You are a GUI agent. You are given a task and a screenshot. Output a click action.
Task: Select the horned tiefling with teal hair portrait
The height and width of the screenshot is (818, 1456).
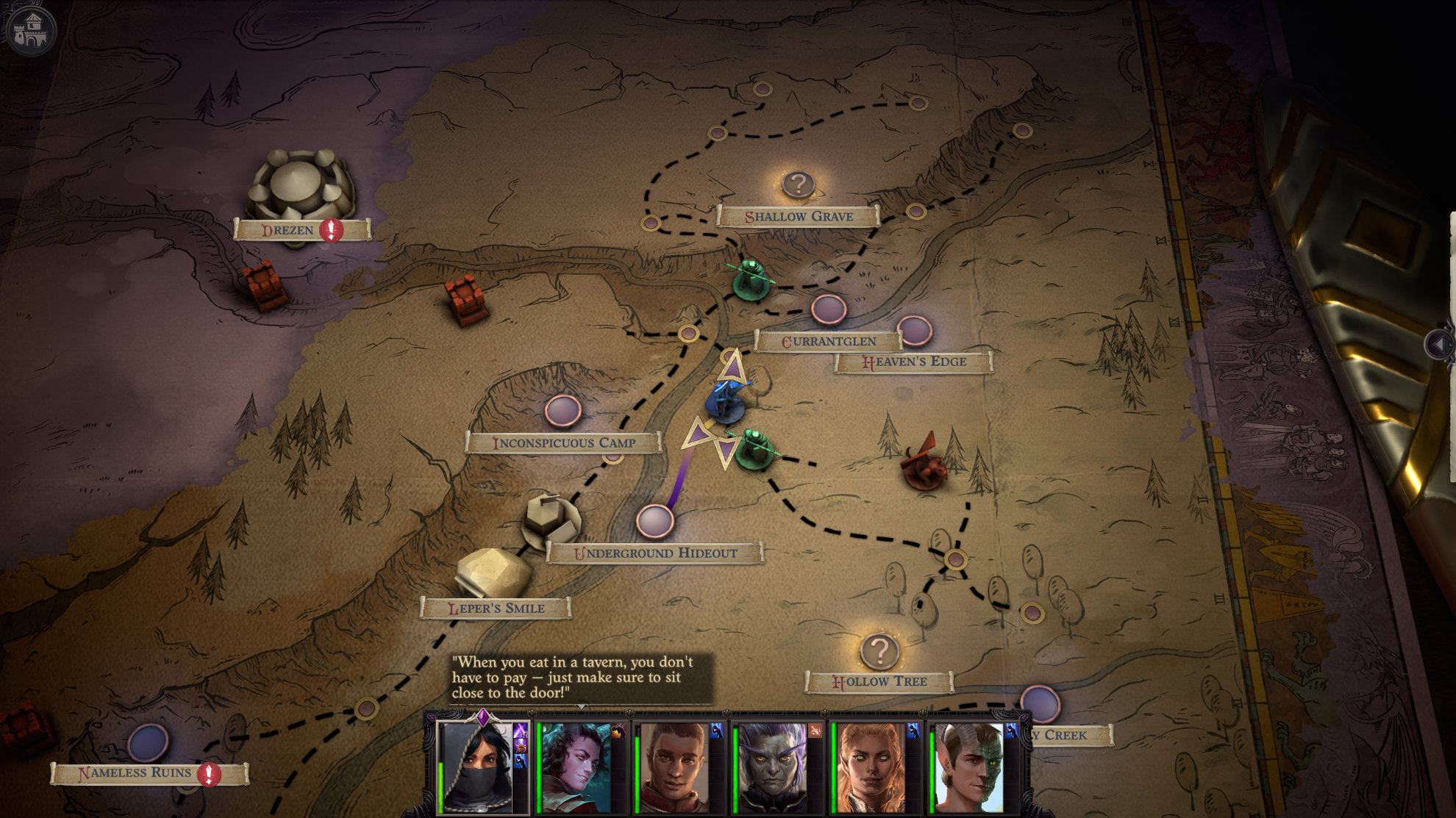576,767
